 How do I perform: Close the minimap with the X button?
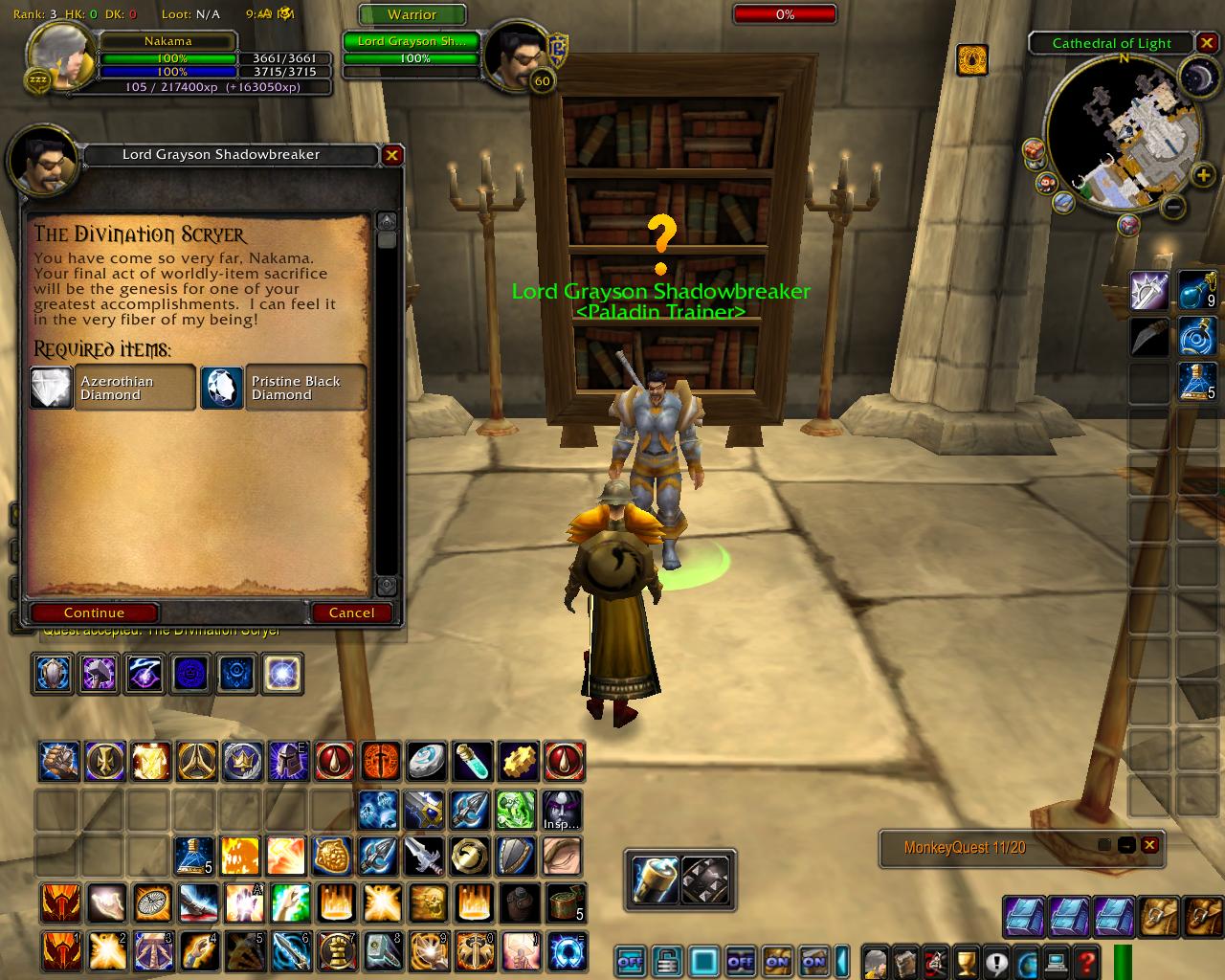1208,43
